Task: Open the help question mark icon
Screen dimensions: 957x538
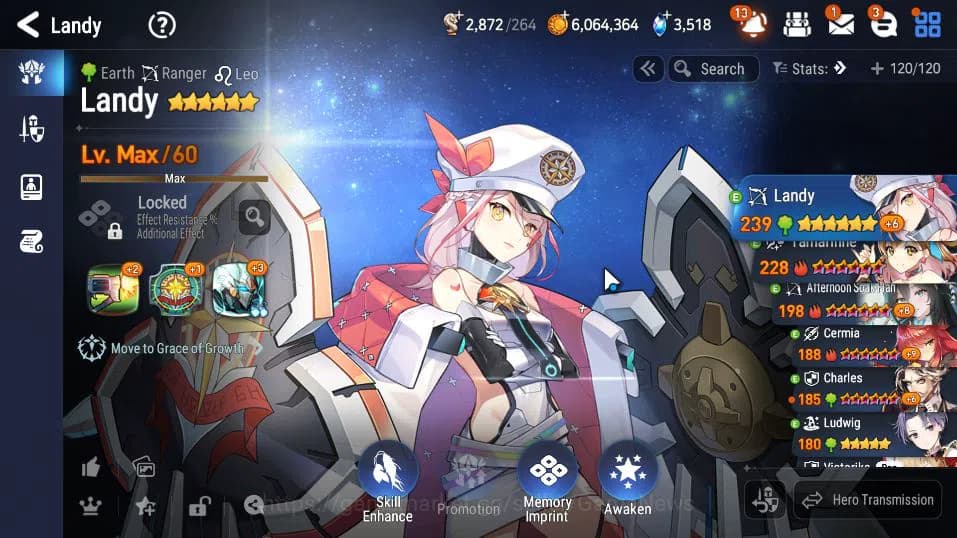Action: pyautogui.click(x=162, y=25)
